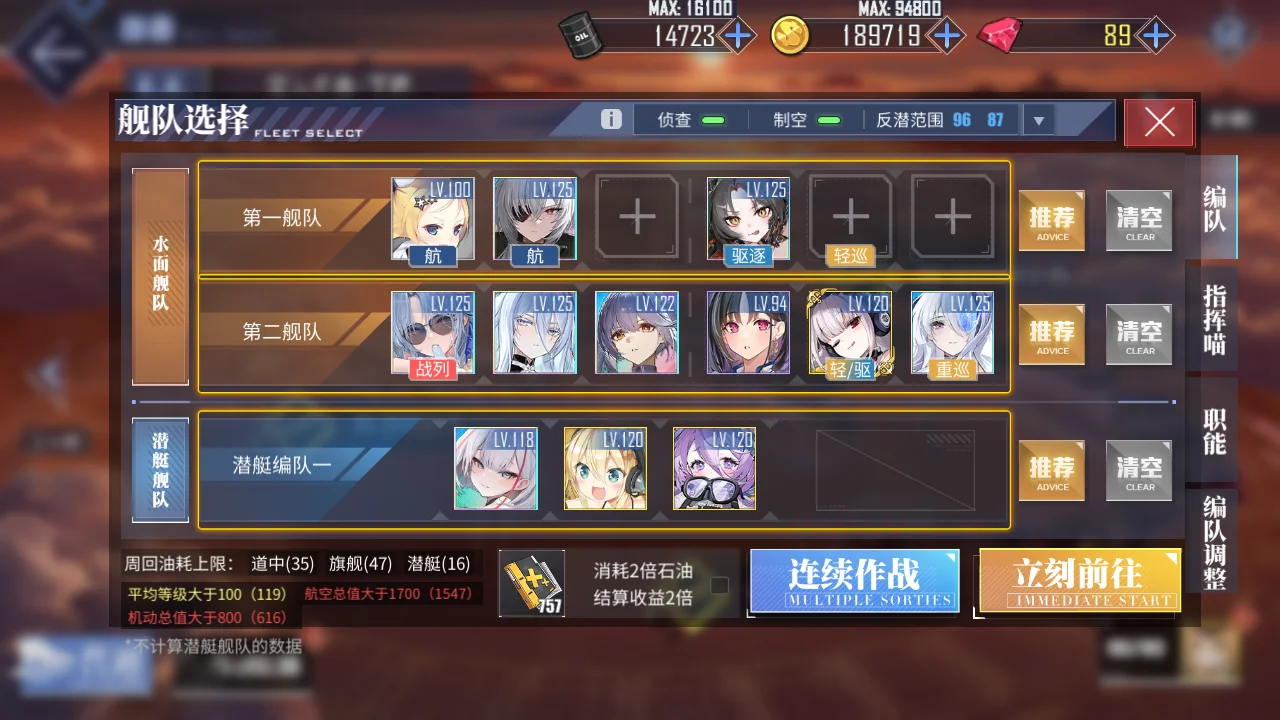Screen dimensions: 1280x720
Task: Close the fleet select window
Action: [1159, 122]
